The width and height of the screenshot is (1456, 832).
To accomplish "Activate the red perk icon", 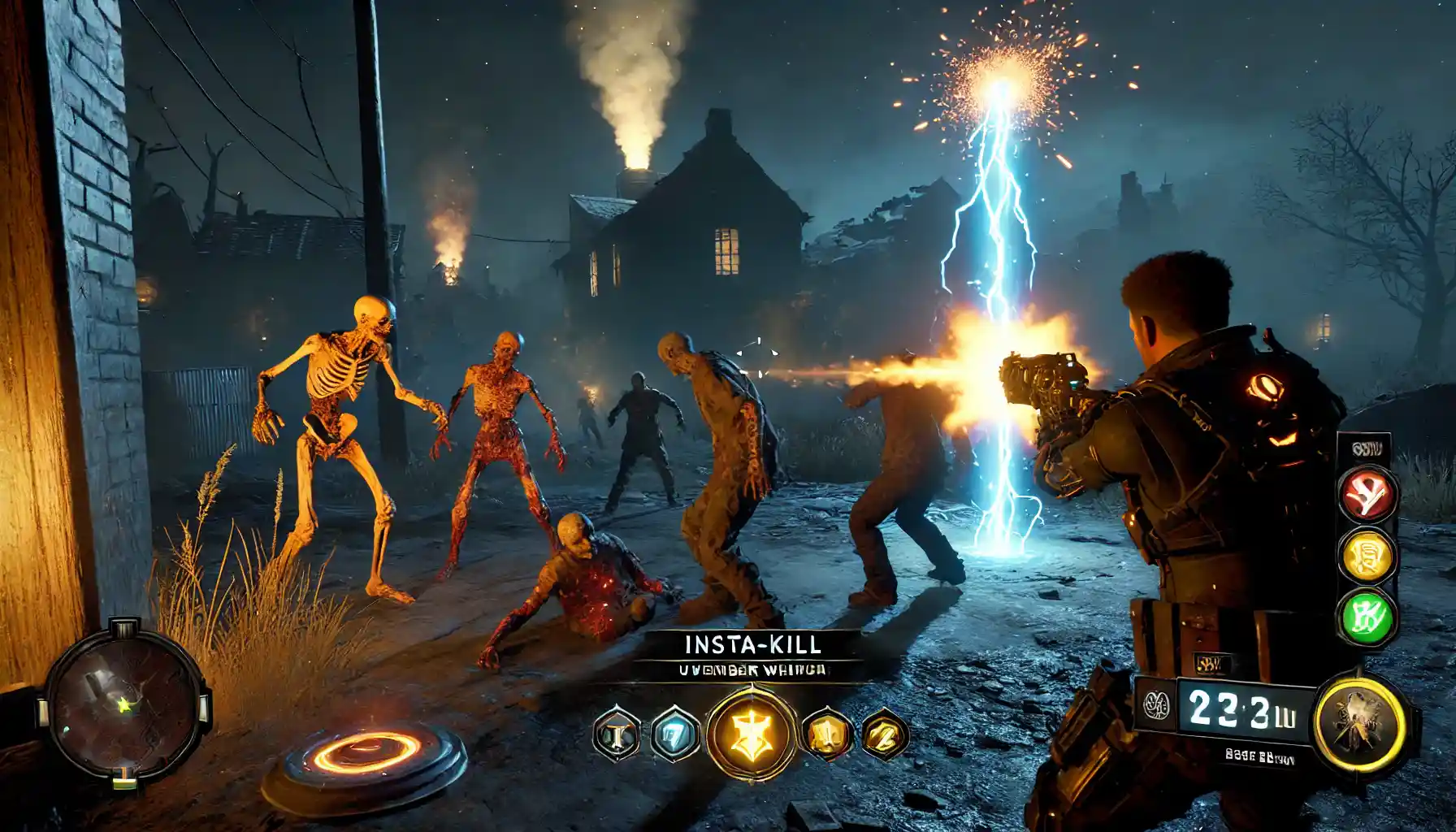I will (1368, 496).
